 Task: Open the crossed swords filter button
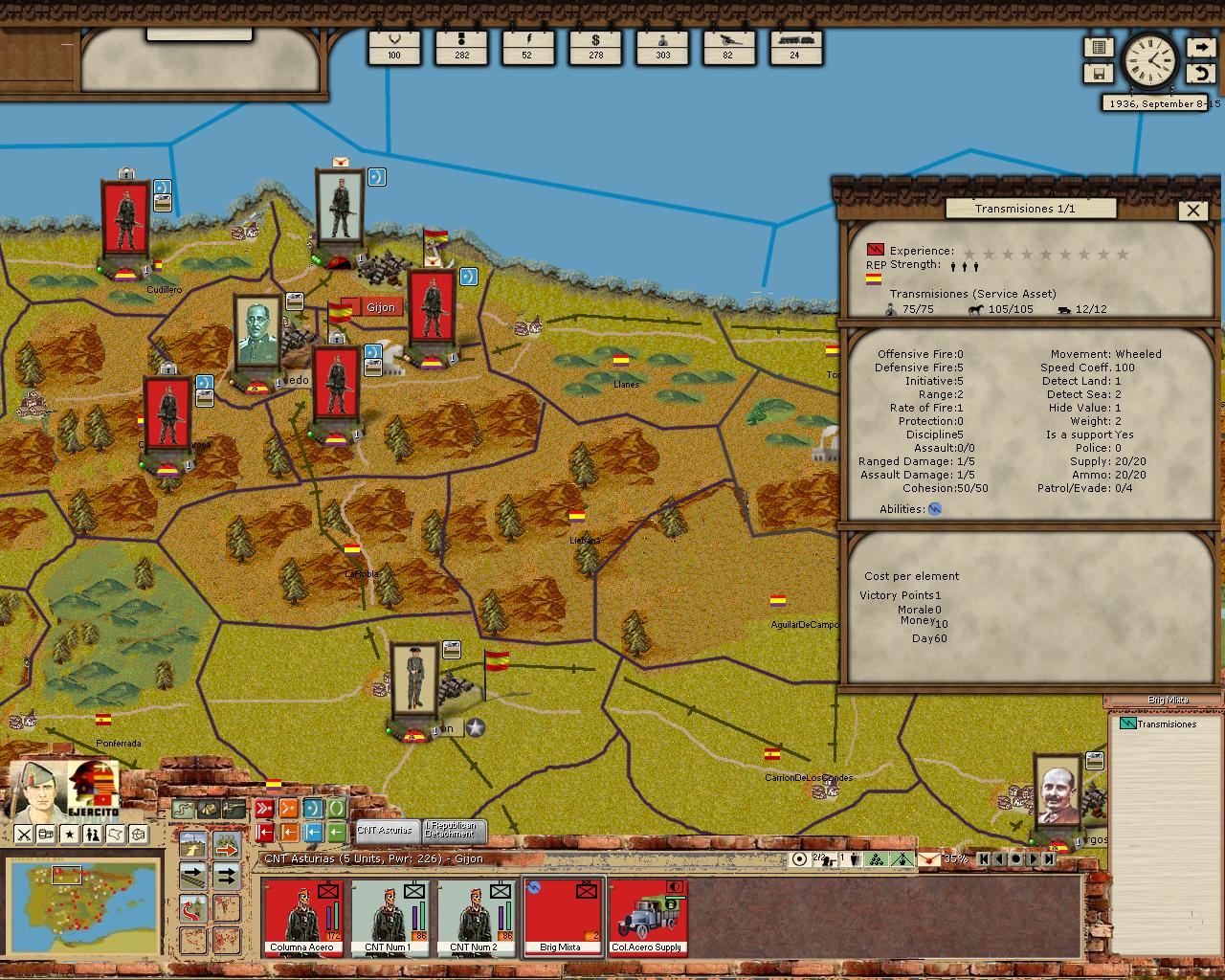click(x=24, y=835)
